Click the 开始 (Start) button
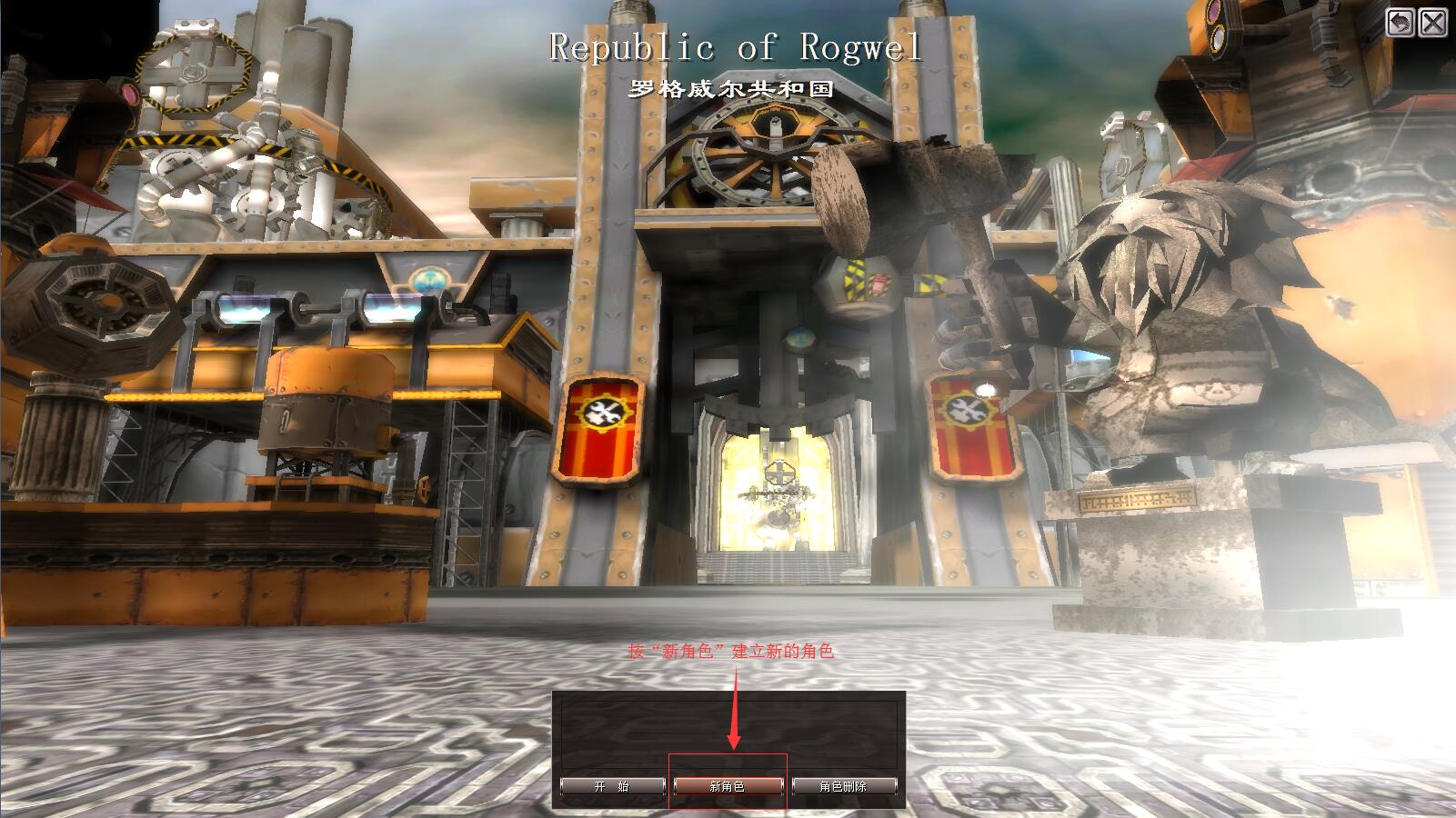This screenshot has width=1456, height=818. tap(612, 786)
